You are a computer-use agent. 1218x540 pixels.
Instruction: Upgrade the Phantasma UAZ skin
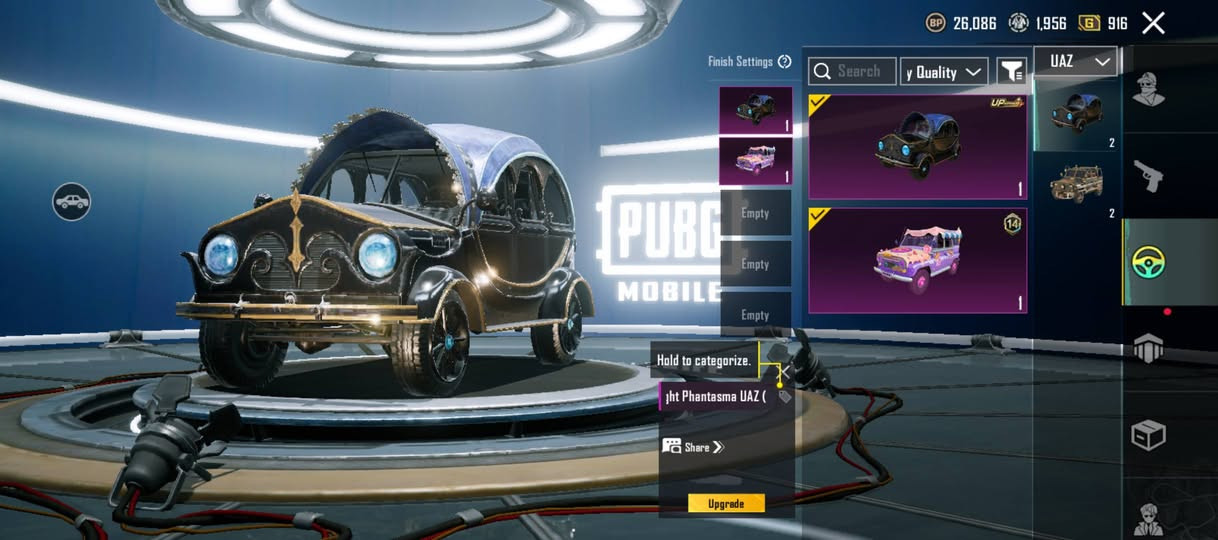pos(726,503)
